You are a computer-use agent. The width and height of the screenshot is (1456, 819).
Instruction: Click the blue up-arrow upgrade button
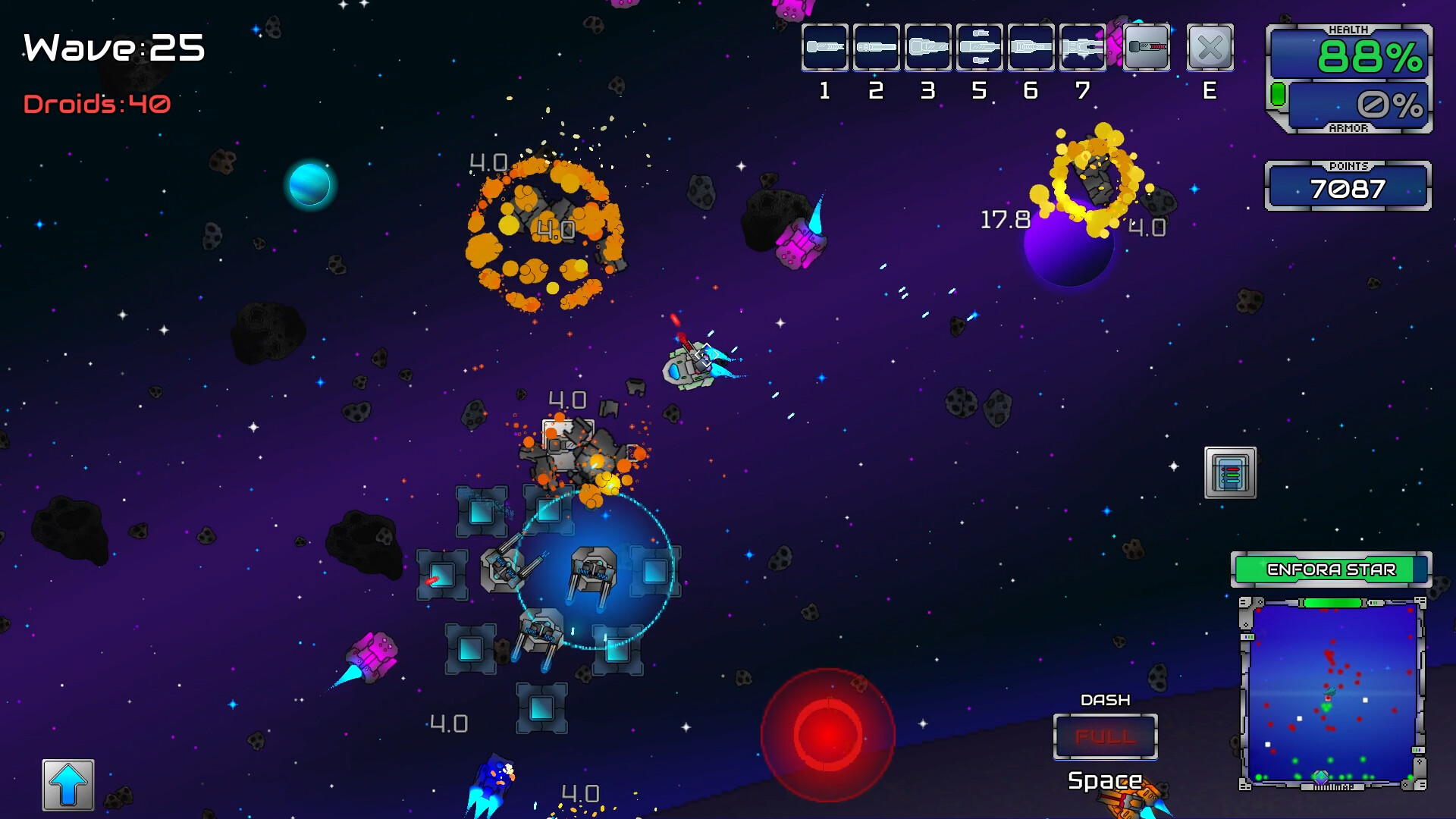tap(68, 785)
